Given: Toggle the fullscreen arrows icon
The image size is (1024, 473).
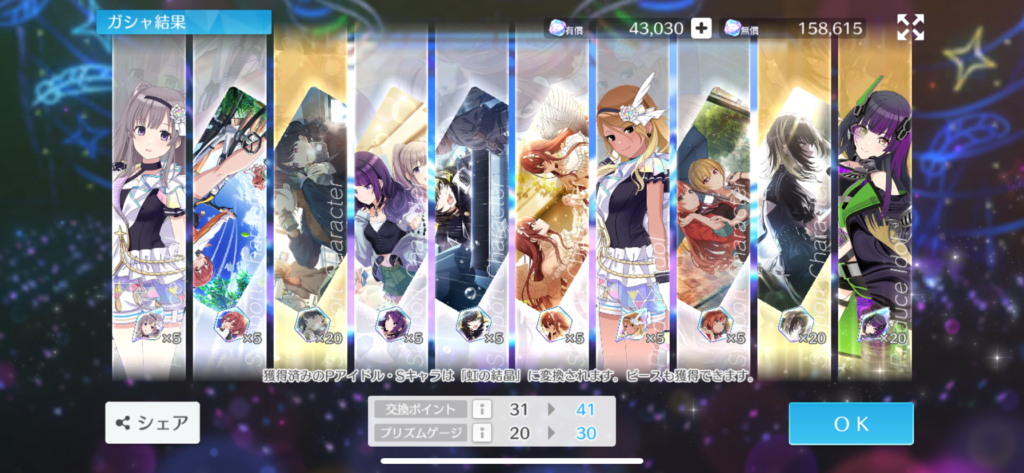Looking at the screenshot, I should [x=910, y=28].
